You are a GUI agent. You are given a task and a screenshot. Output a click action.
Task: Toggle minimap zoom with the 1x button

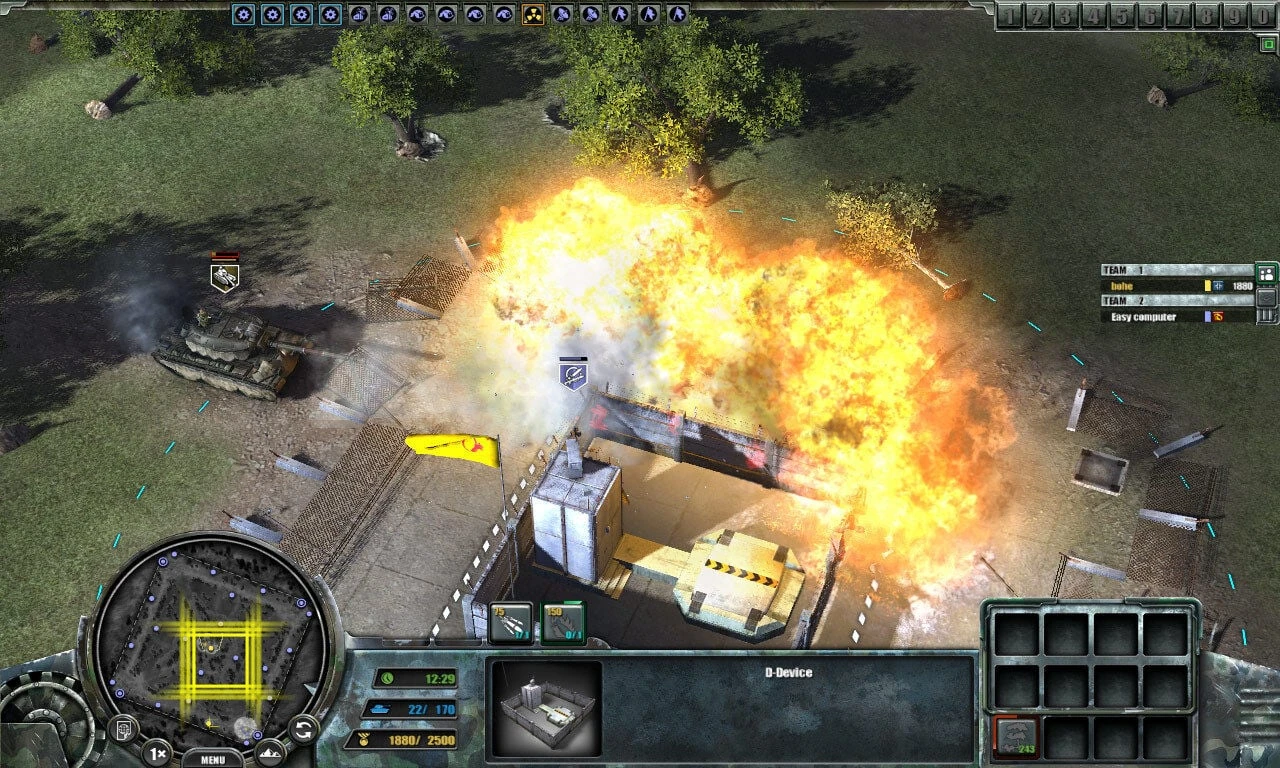coord(158,752)
